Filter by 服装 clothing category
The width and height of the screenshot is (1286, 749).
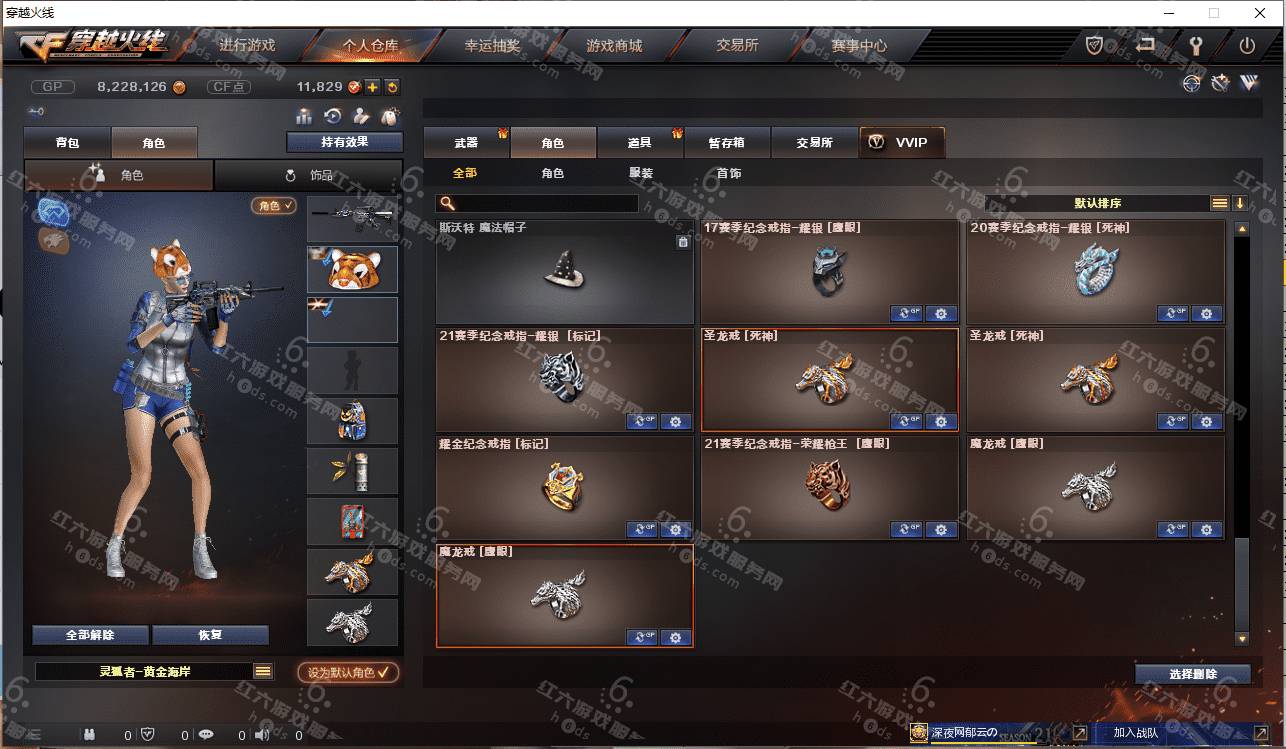641,173
